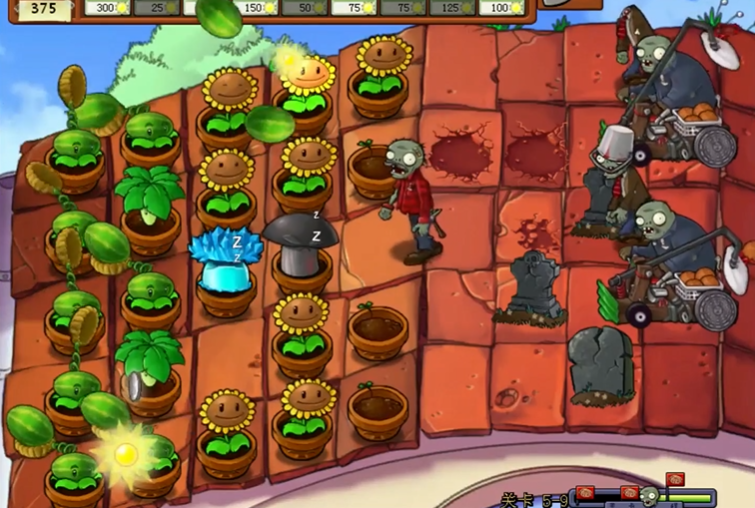Select the 300-sun seed packet
This screenshot has width=755, height=508.
pyautogui.click(x=106, y=8)
